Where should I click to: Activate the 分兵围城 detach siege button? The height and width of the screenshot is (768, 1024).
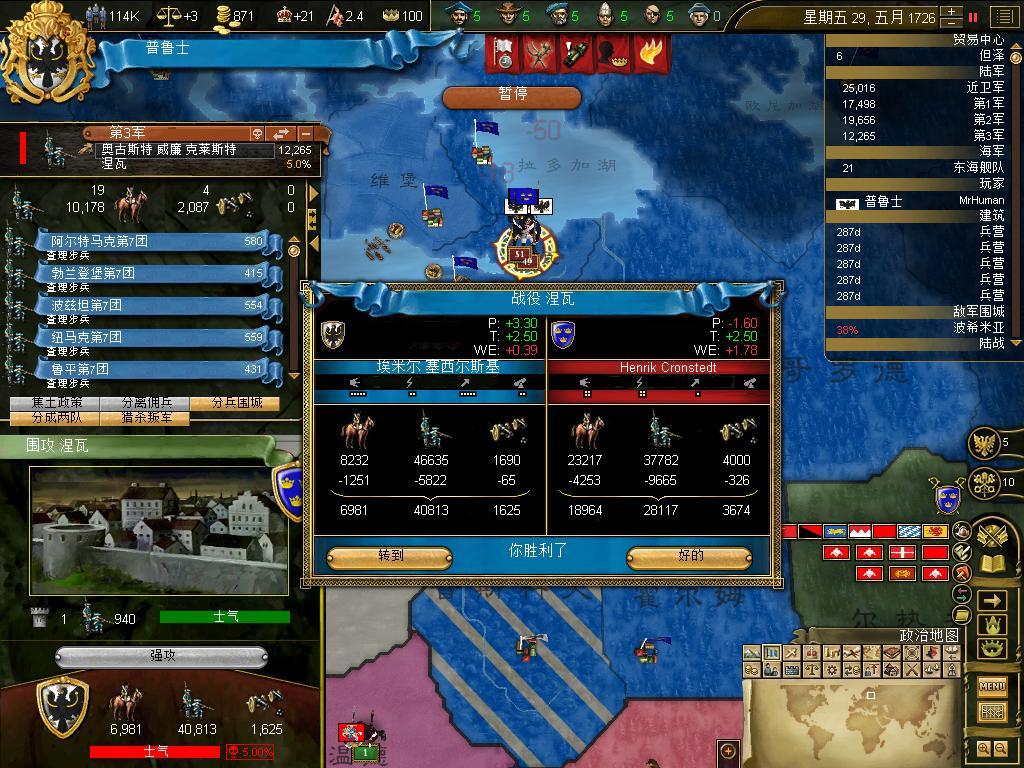(238, 403)
